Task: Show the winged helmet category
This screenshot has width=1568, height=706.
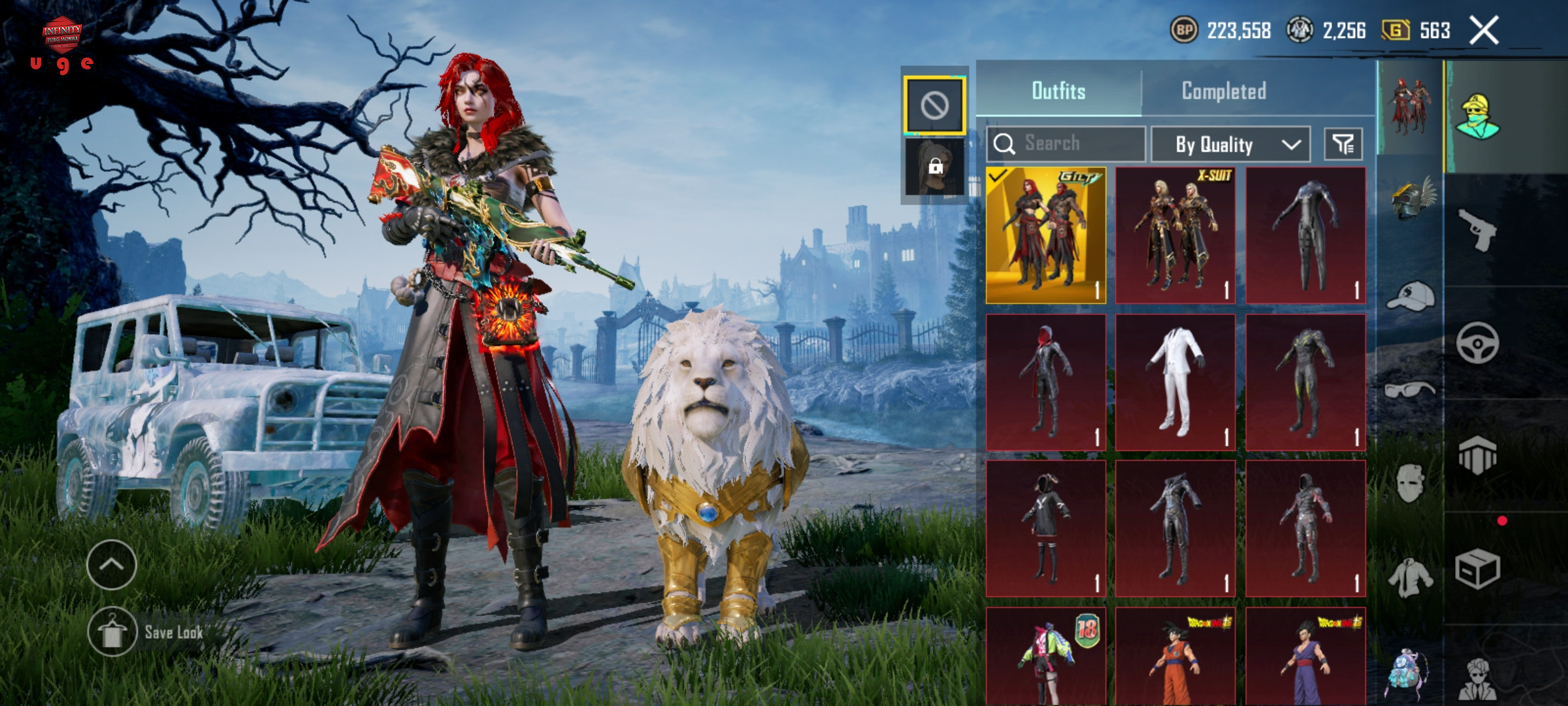Action: coord(1411,198)
